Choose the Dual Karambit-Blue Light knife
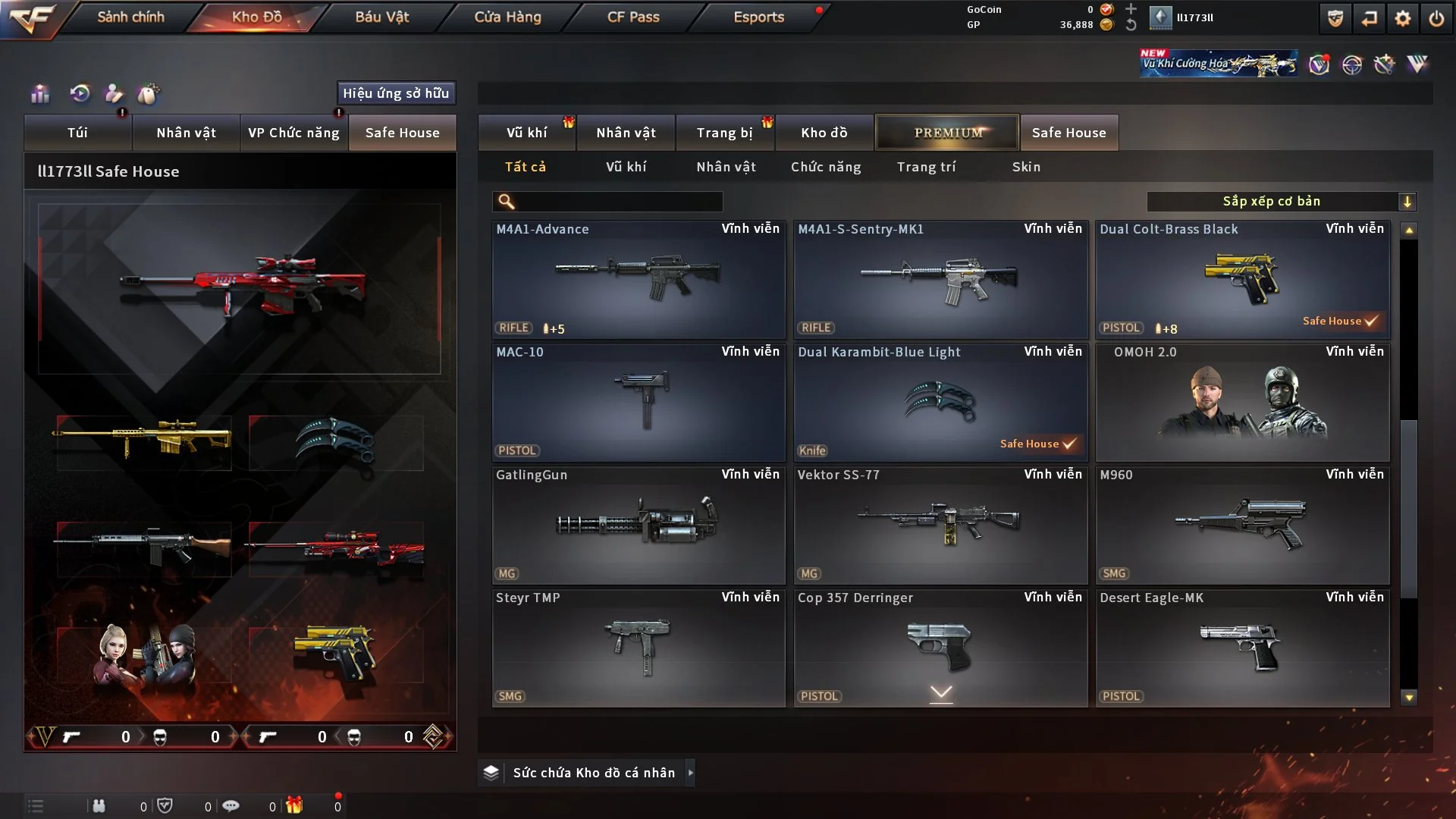 pos(940,402)
